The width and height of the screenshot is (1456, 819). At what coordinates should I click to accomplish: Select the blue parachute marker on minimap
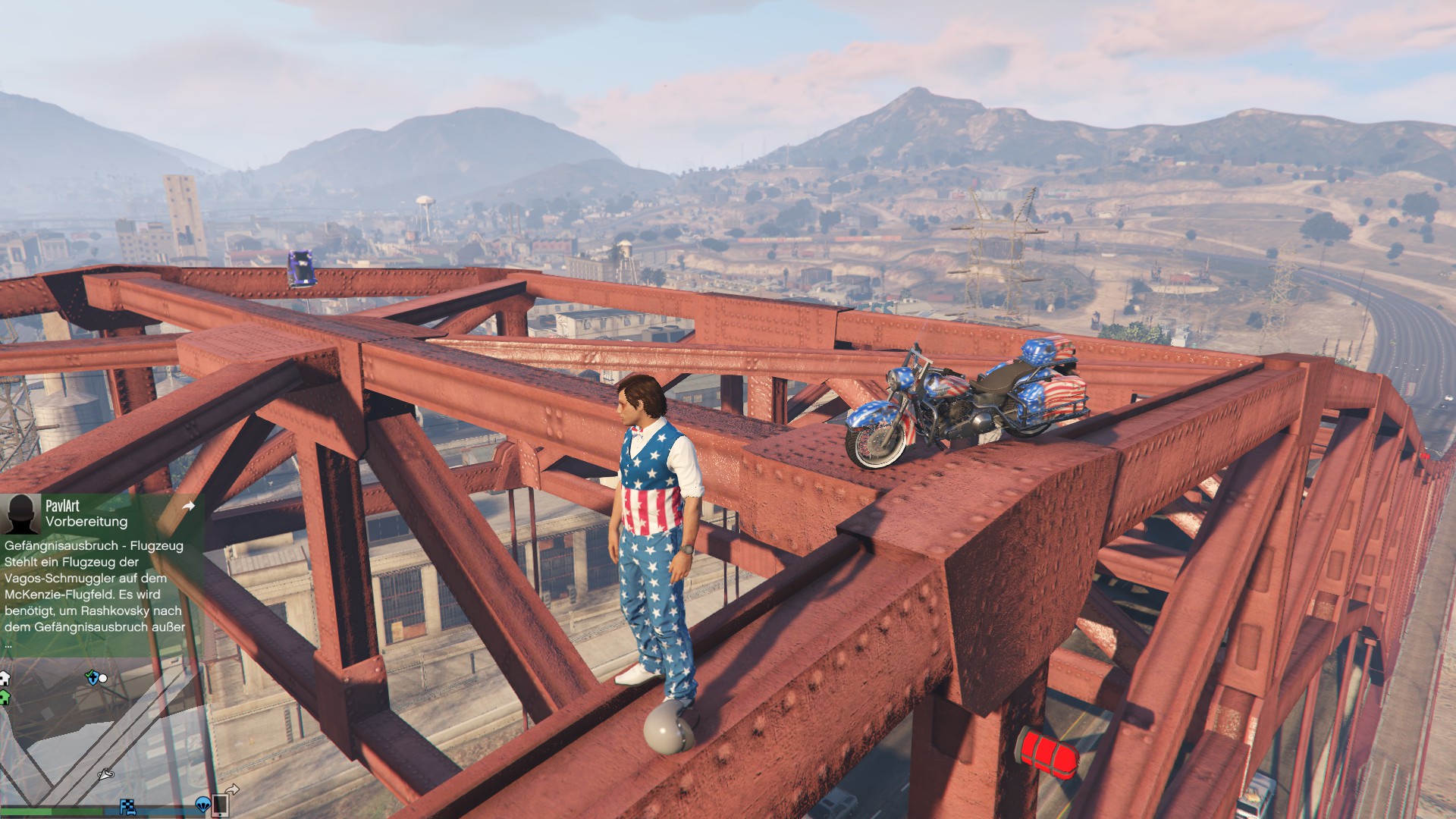point(202,803)
